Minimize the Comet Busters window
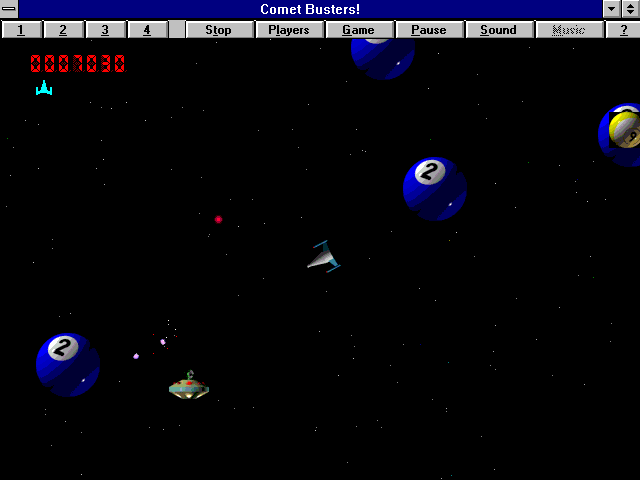The image size is (640, 480). click(x=612, y=9)
